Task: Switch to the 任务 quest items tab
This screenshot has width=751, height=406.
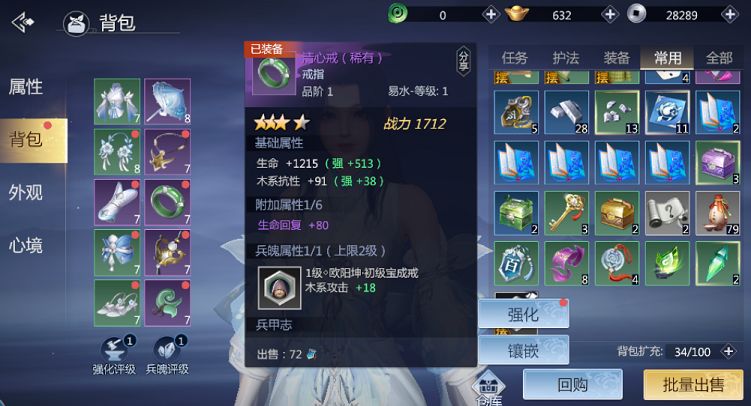Action: pyautogui.click(x=515, y=58)
